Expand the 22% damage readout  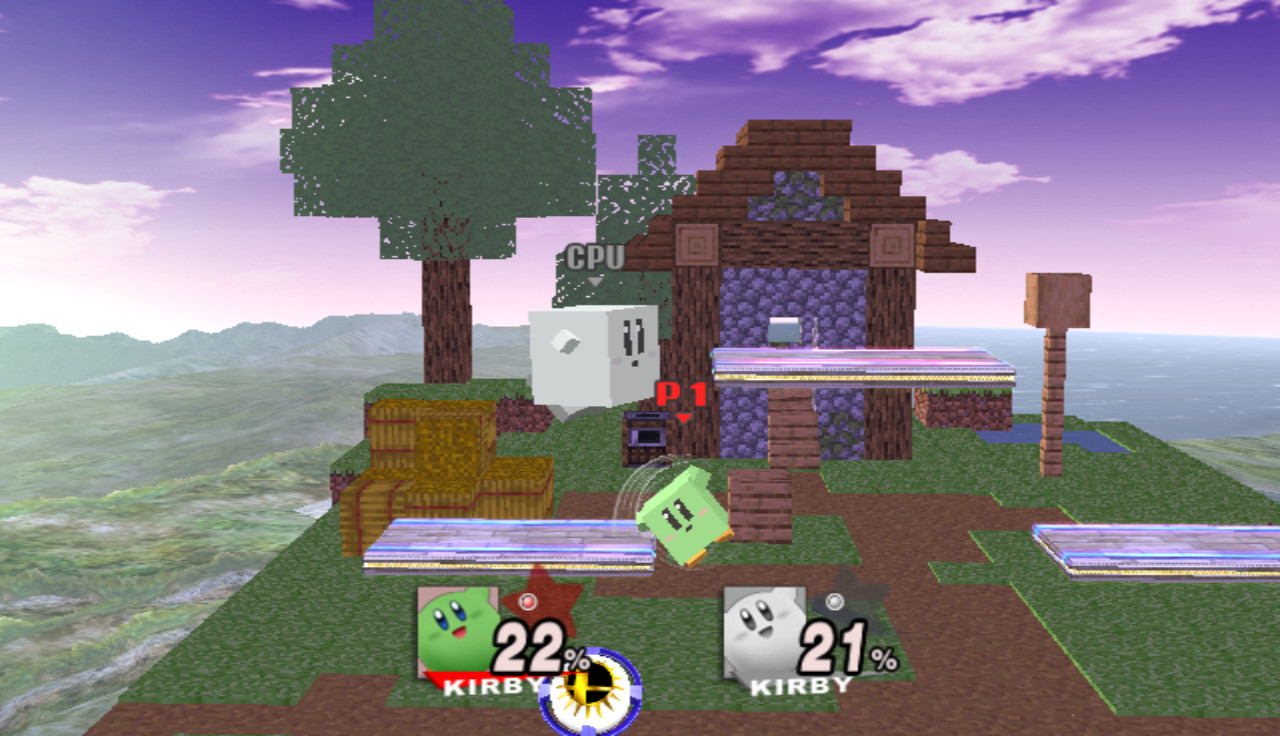tap(531, 648)
